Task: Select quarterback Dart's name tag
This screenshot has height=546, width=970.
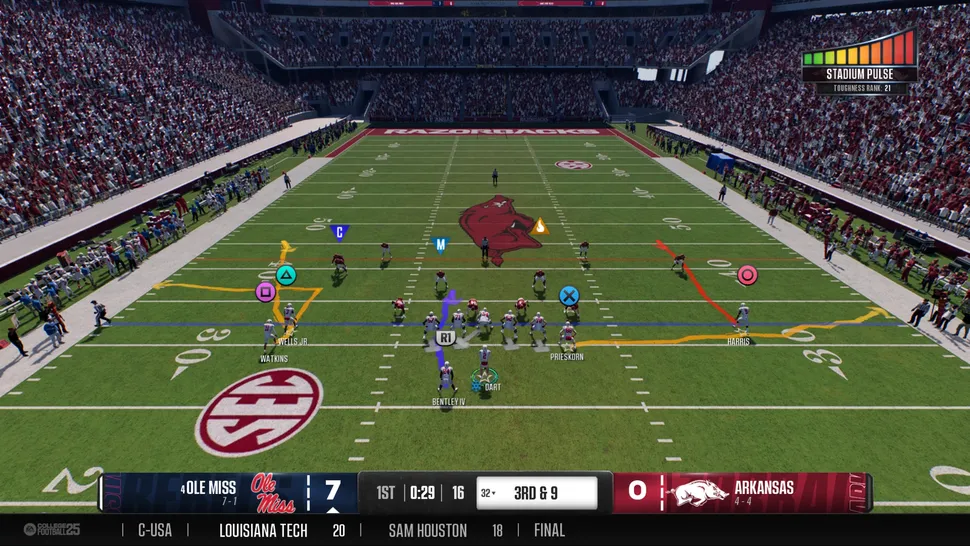Action: [492, 387]
